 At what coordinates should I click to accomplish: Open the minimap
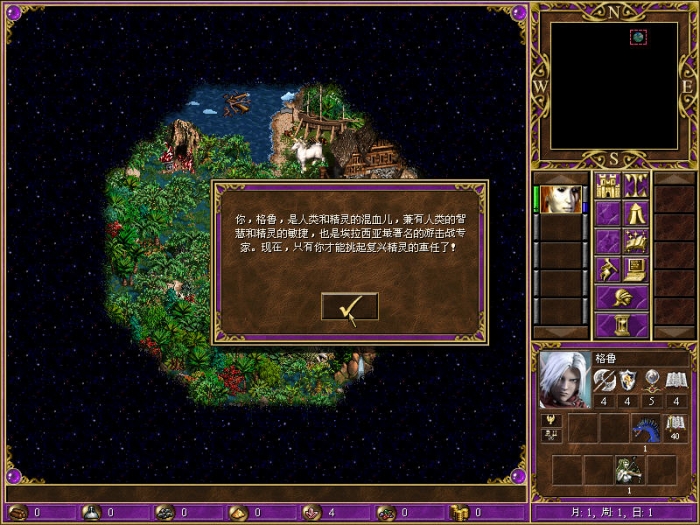point(613,85)
